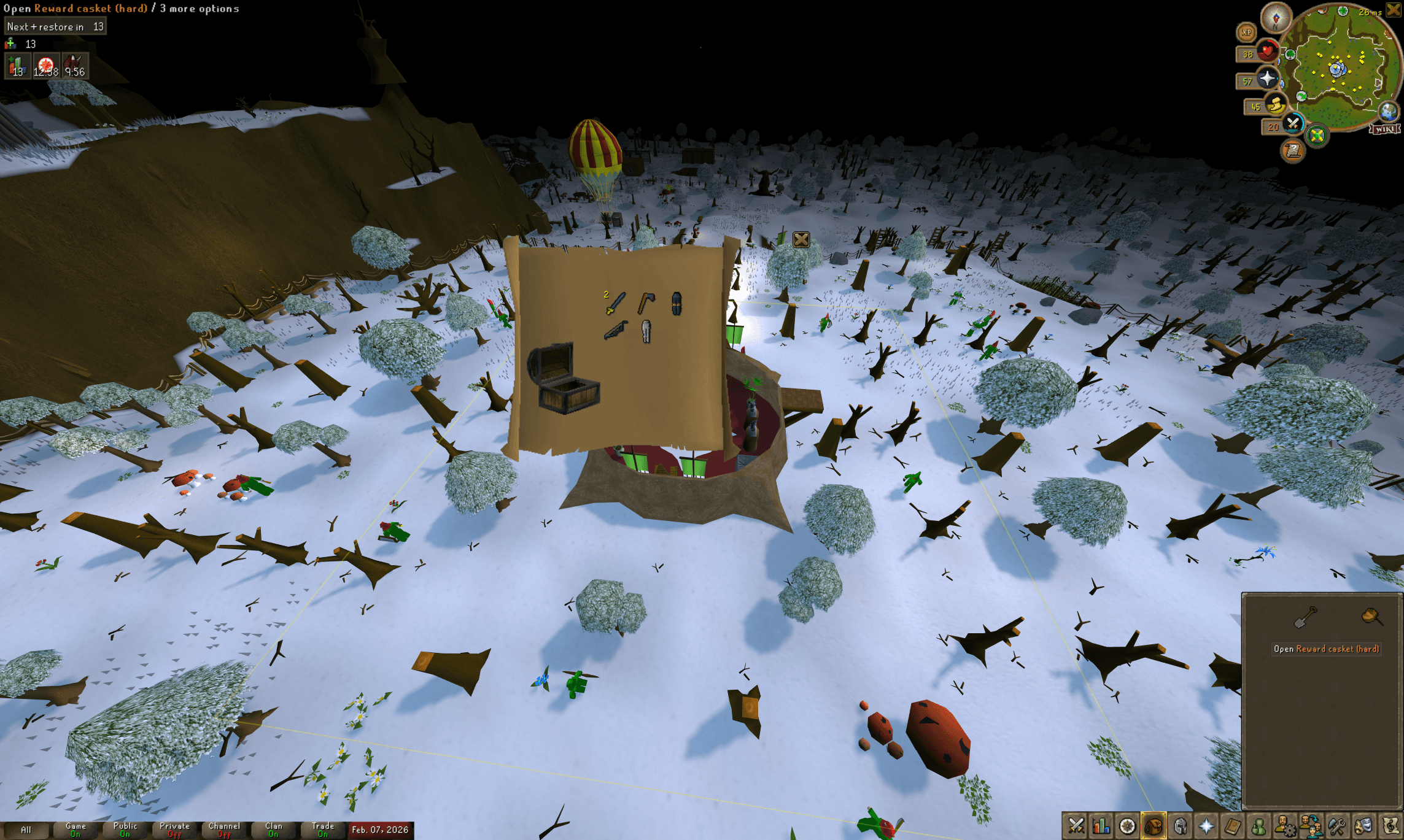
Task: Open the Skills tab
Action: (1102, 827)
